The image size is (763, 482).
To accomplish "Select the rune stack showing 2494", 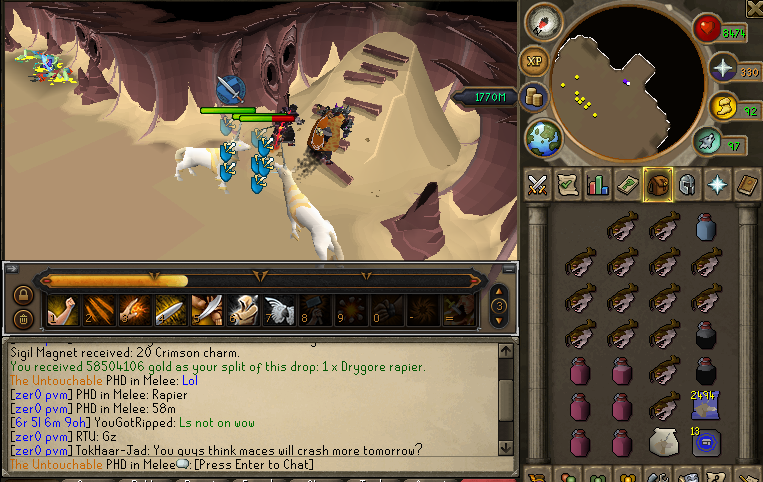I will [x=705, y=405].
